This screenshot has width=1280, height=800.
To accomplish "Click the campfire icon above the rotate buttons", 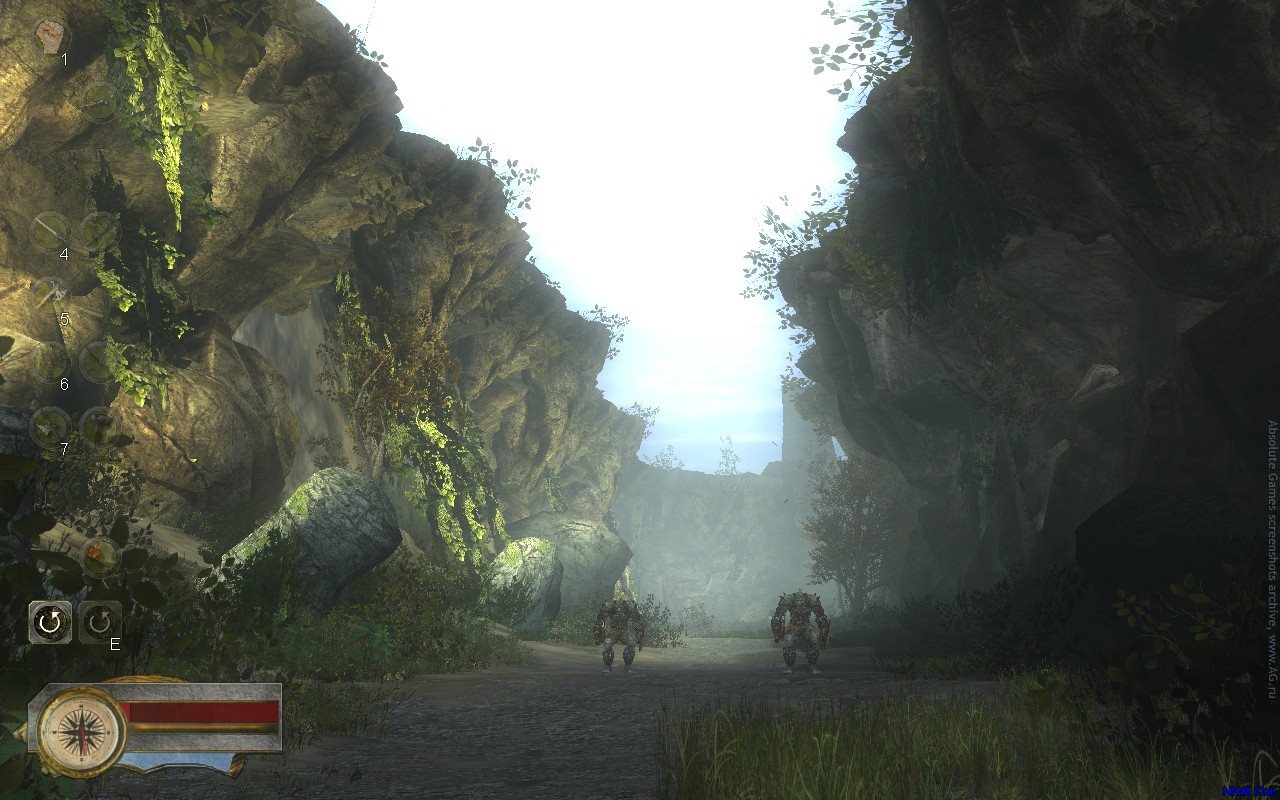I will 99,555.
